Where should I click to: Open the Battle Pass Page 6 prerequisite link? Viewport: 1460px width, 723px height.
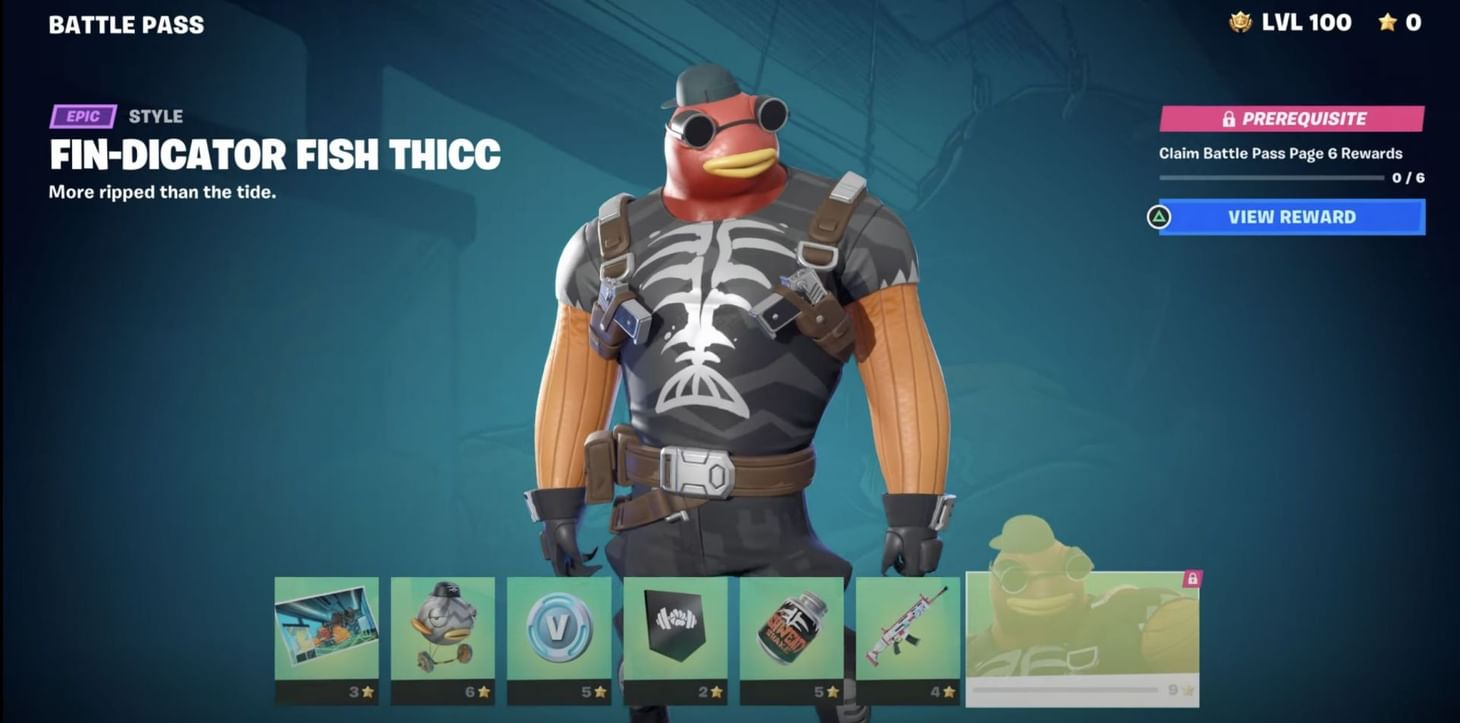coord(1283,153)
